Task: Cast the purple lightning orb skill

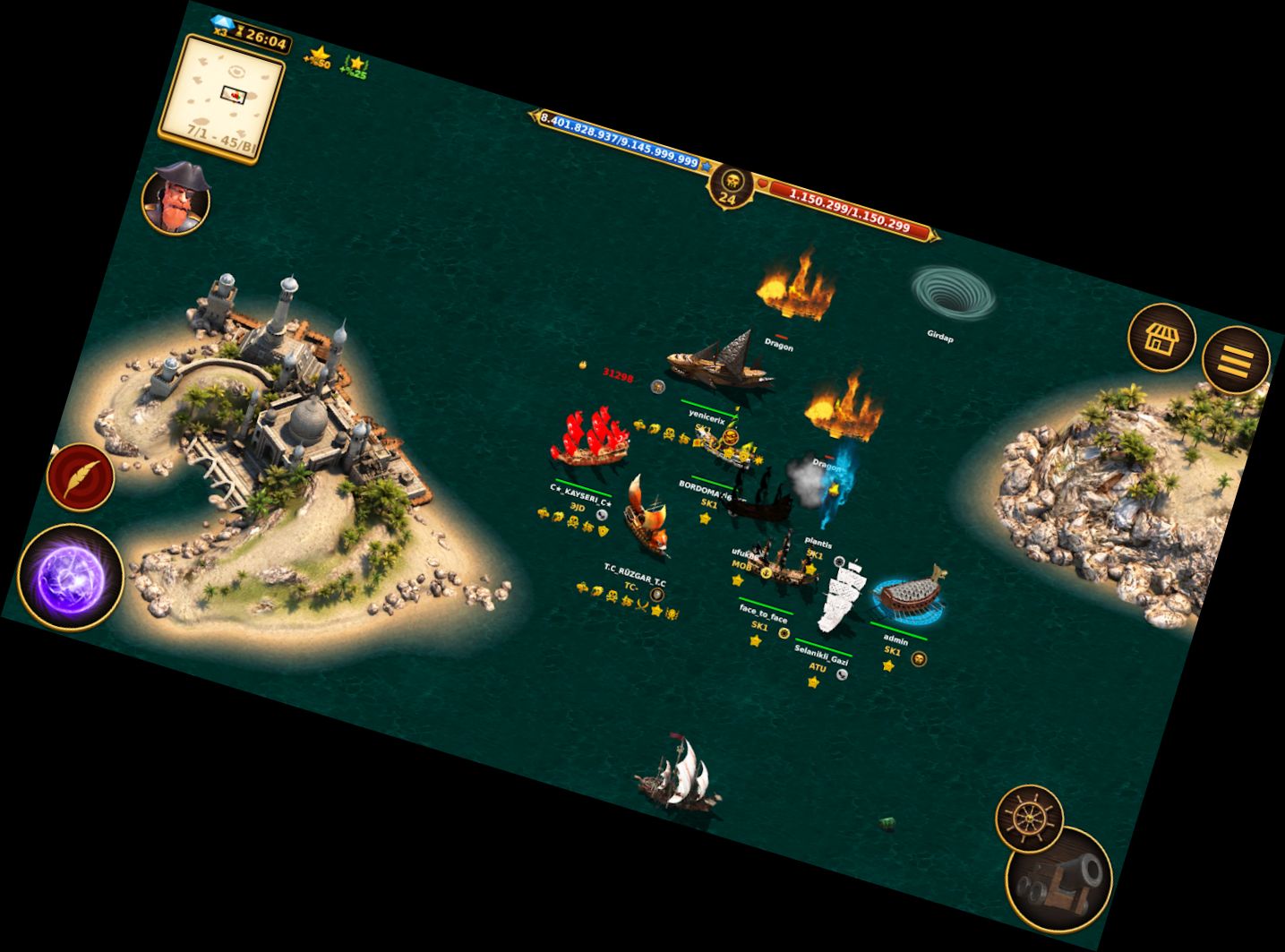Action: point(70,578)
